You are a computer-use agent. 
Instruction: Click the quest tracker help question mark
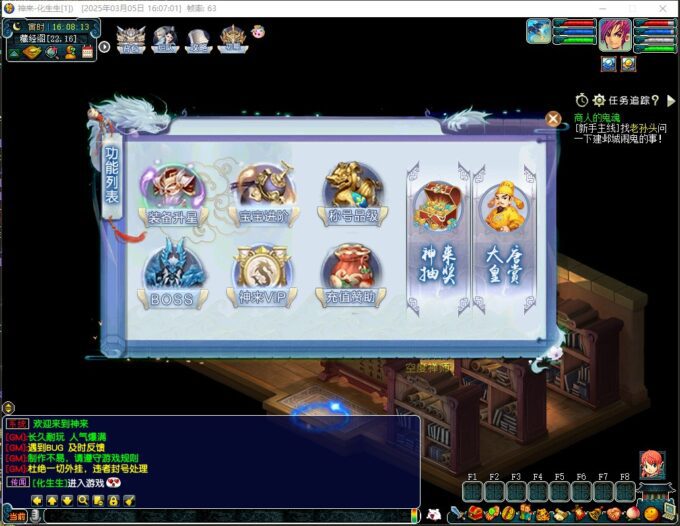(656, 100)
